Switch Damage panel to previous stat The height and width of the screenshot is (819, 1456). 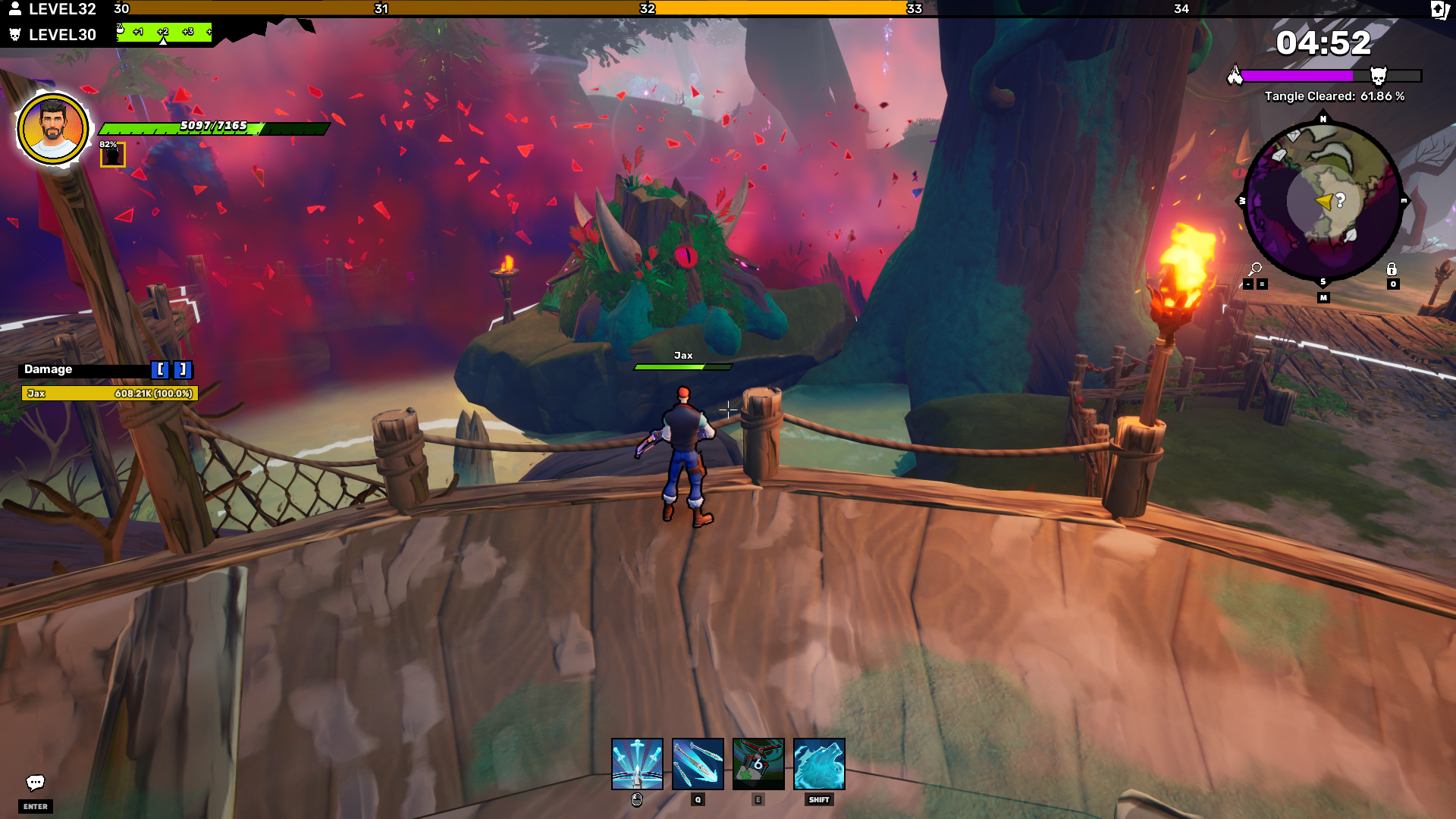[160, 369]
